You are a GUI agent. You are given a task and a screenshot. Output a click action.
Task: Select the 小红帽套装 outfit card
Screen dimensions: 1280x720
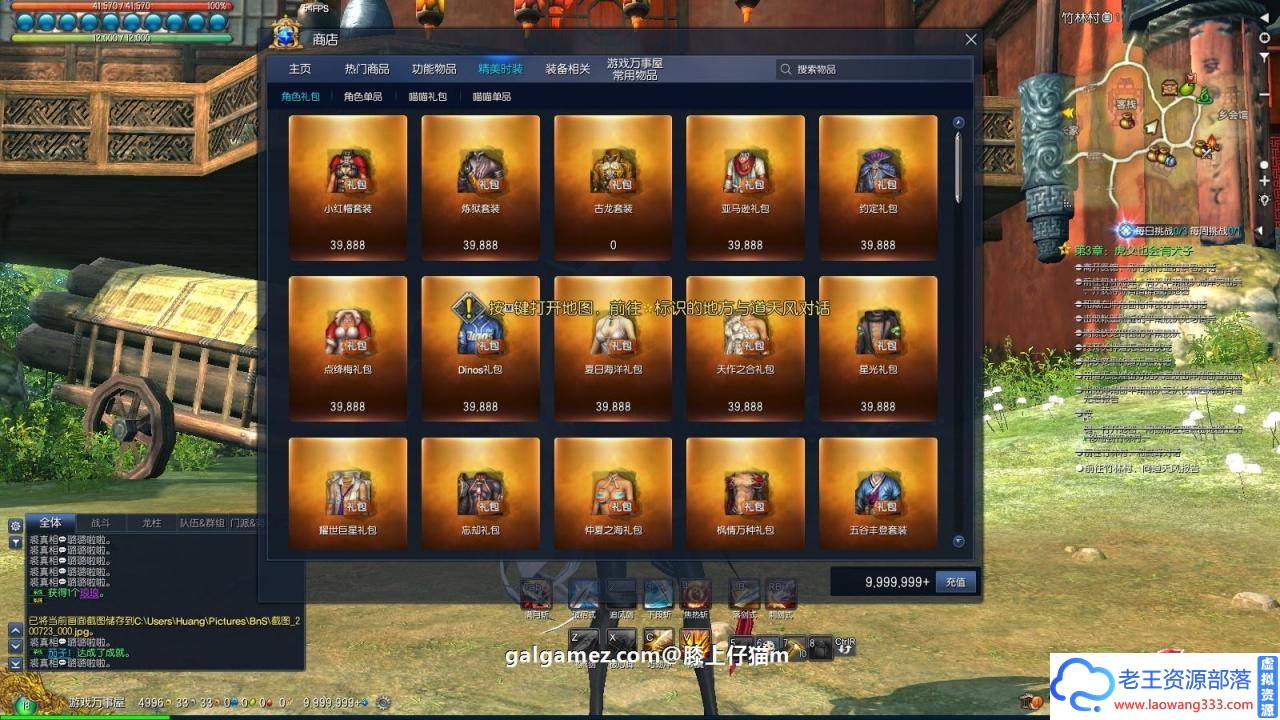tap(348, 187)
